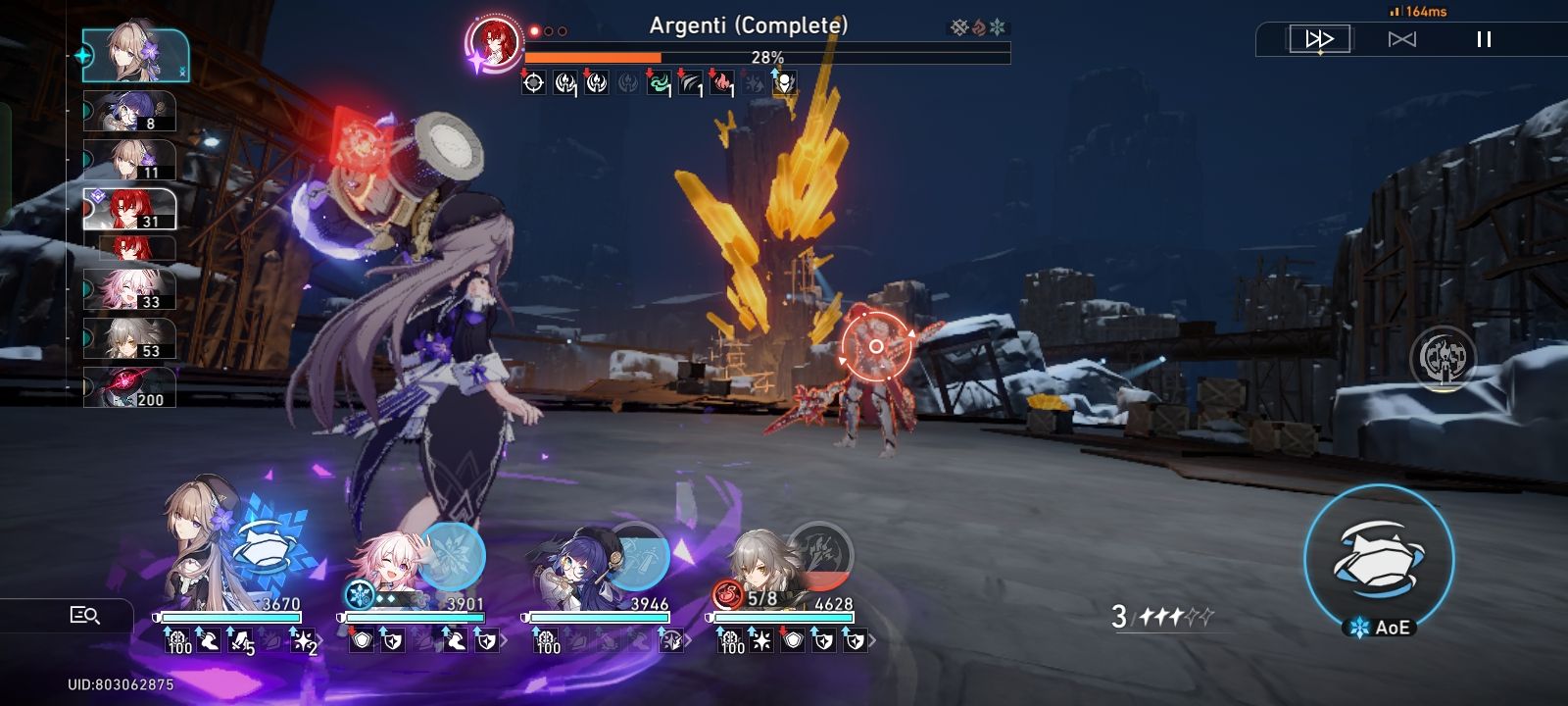This screenshot has width=1568, height=706.
Task: Trigger the ultimate via March 7th's circular portrait
Action: pyautogui.click(x=451, y=554)
